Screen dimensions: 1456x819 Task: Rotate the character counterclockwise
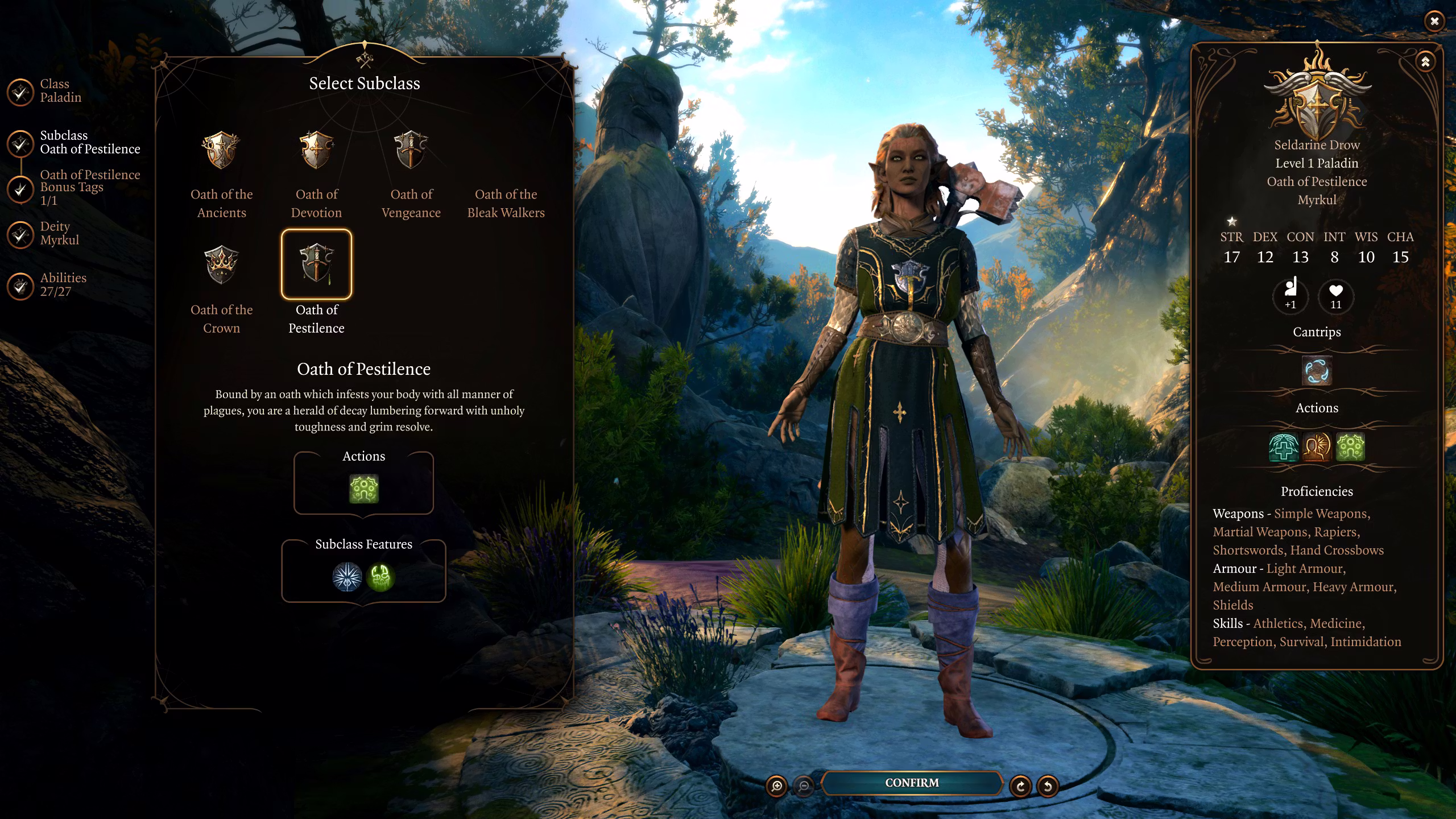pyautogui.click(x=1048, y=787)
